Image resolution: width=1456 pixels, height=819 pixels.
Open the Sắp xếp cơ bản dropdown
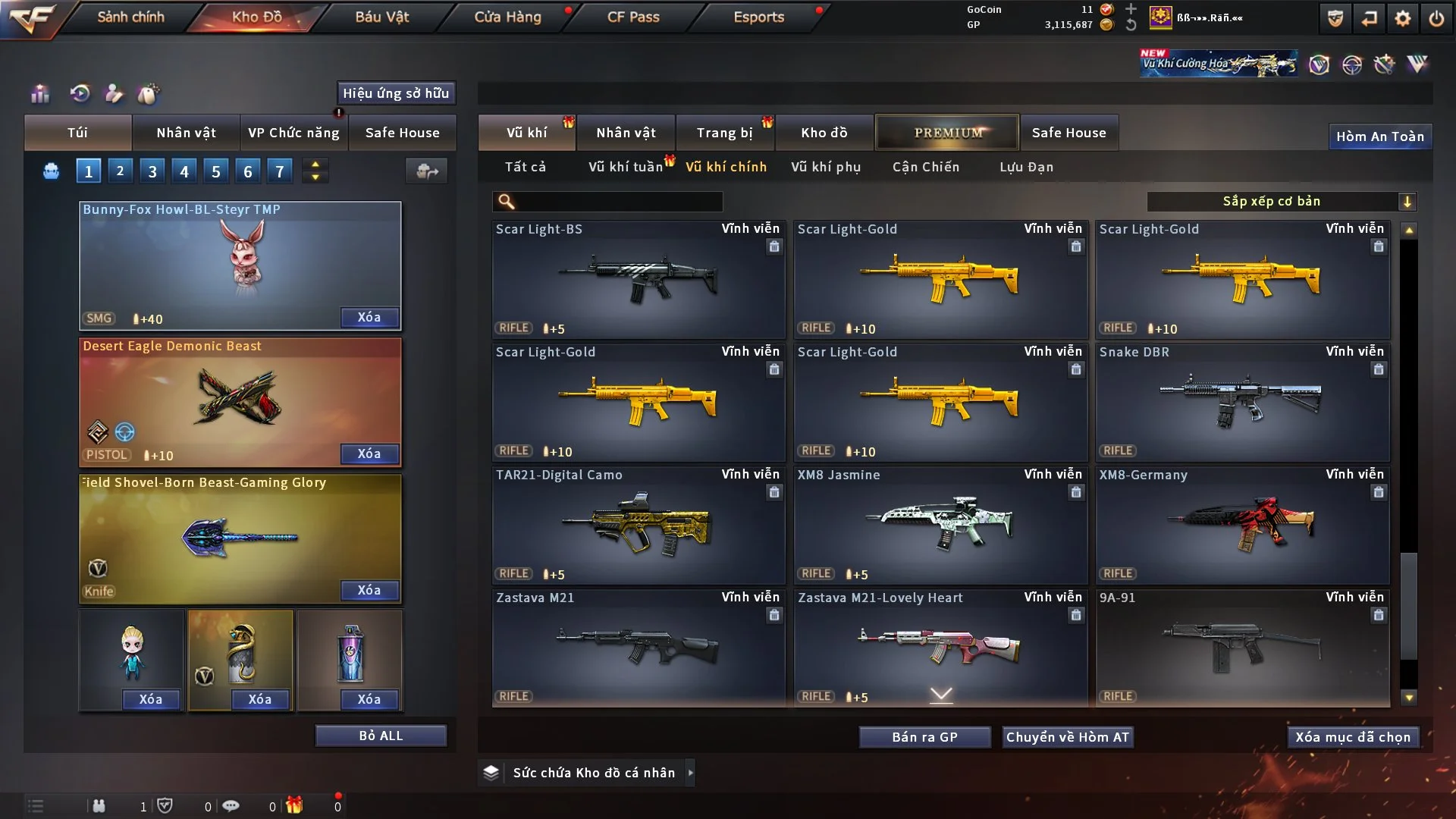1281,201
